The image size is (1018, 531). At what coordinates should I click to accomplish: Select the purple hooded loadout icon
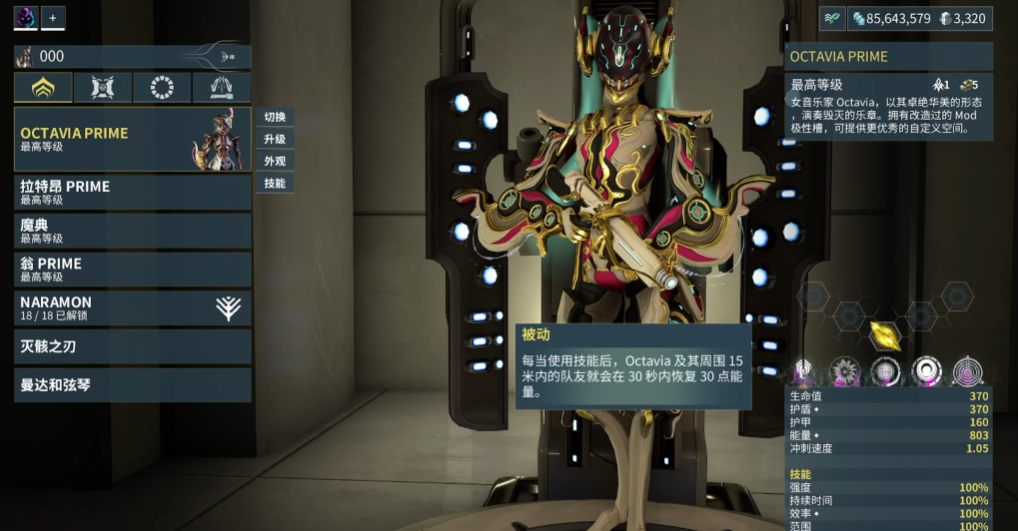25,17
